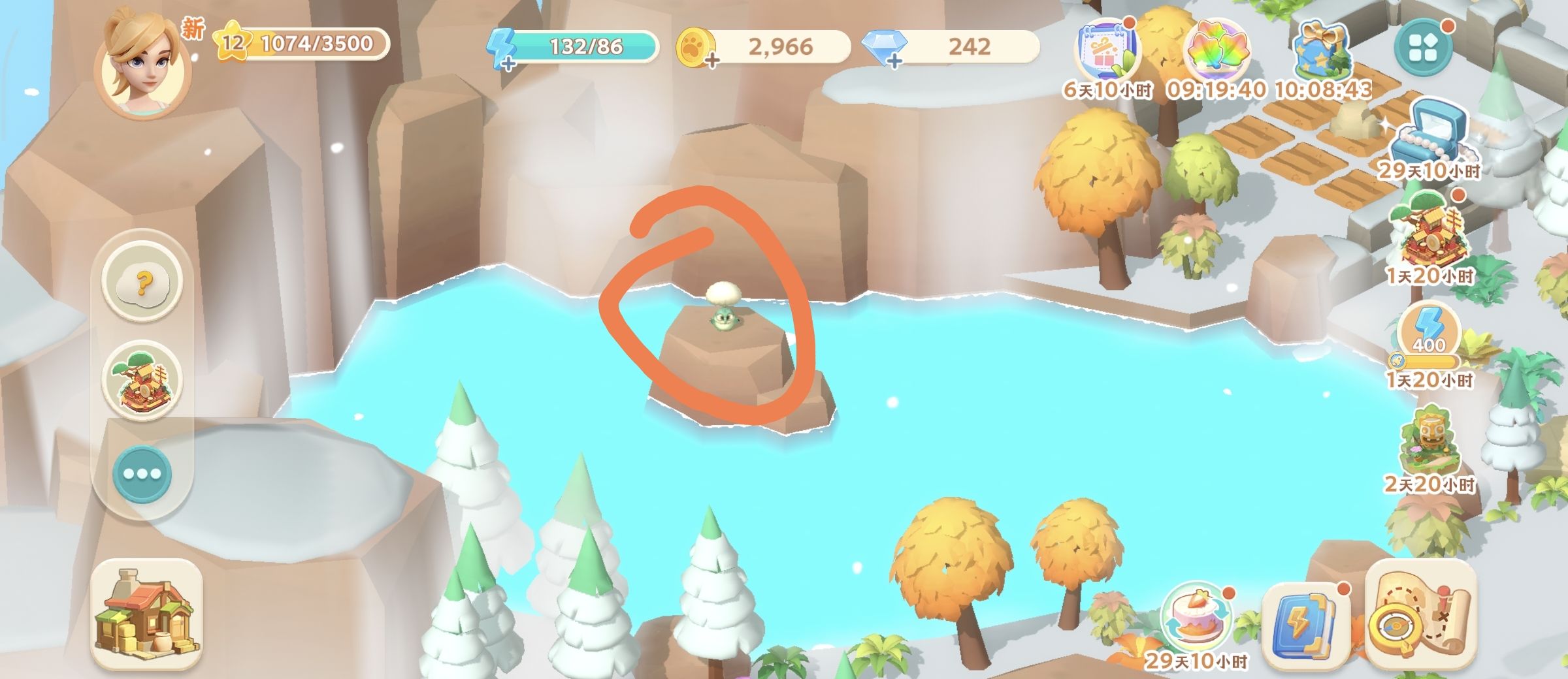This screenshot has height=679, width=1568.
Task: Open the pearl jewelry box event
Action: pos(1429,136)
